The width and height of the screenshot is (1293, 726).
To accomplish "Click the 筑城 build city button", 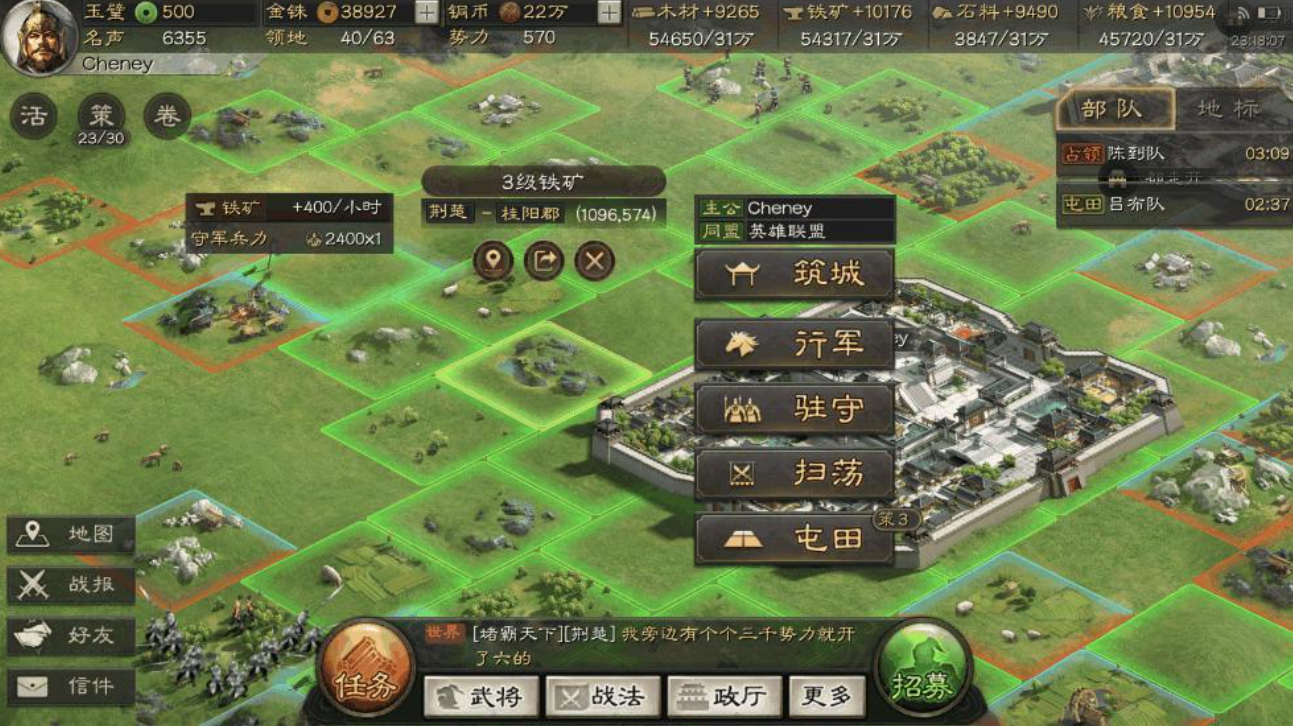I will 794,276.
